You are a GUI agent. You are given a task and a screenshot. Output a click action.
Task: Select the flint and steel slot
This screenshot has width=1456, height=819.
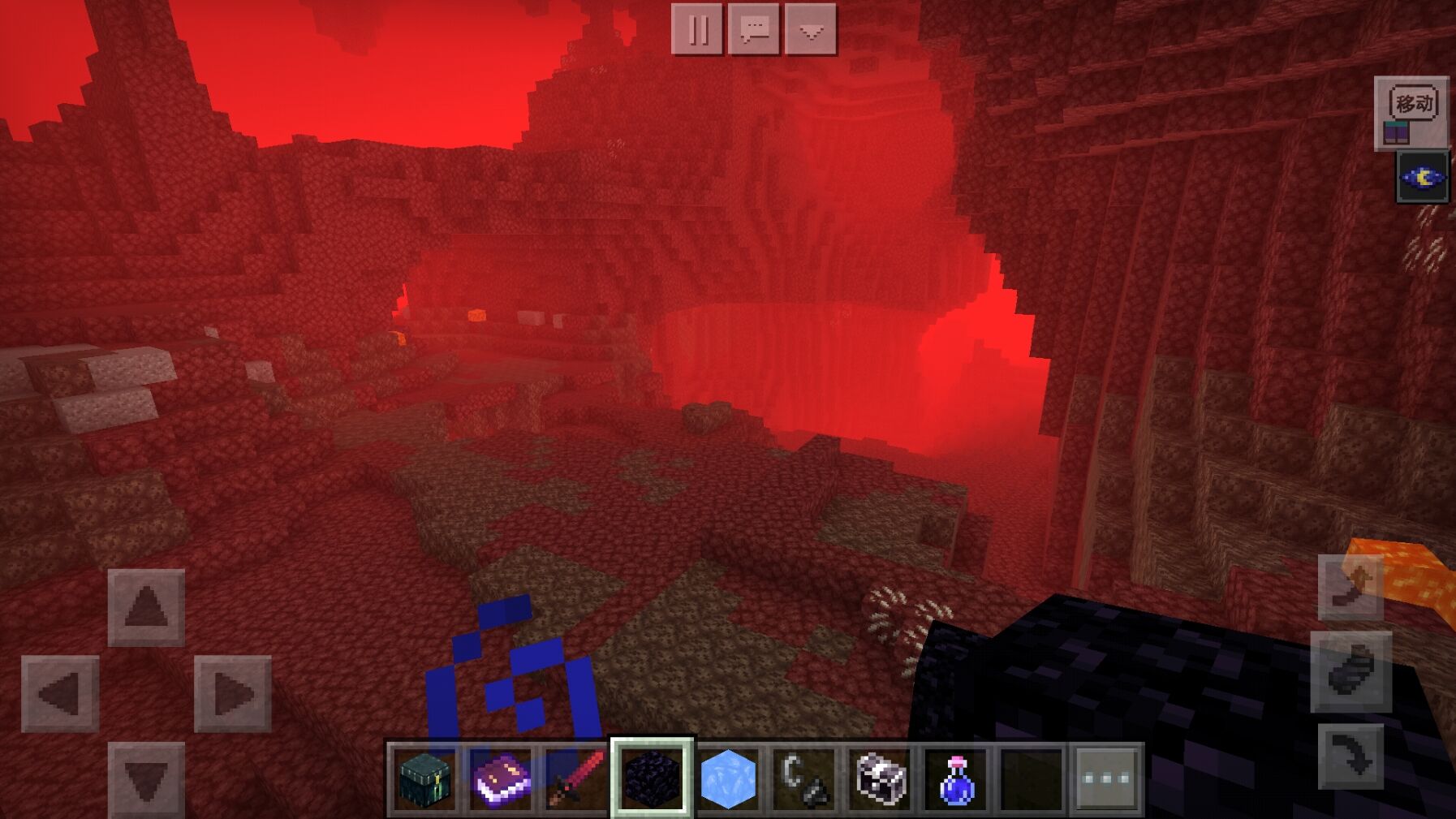(803, 779)
